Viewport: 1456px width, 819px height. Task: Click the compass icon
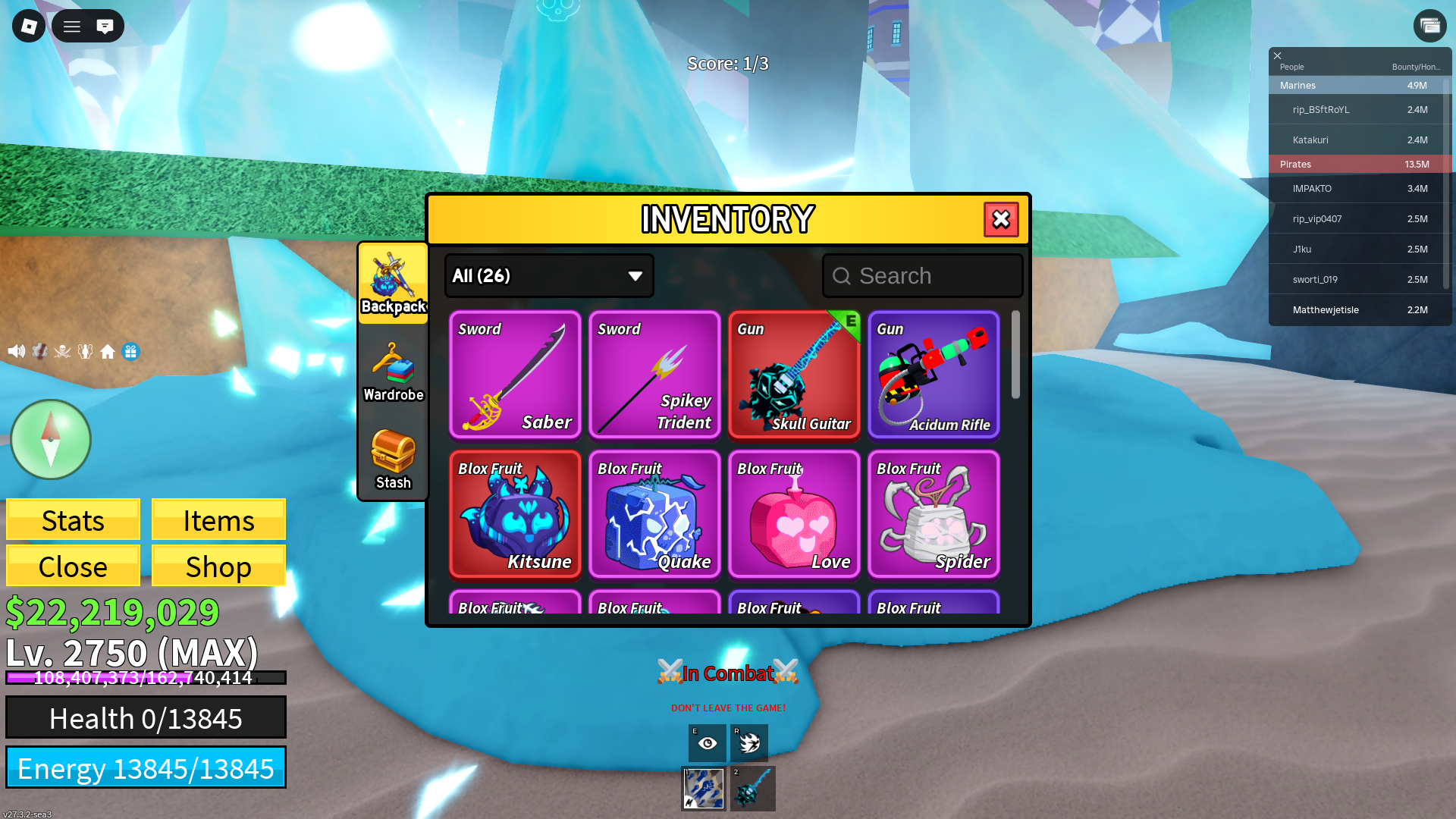(x=51, y=440)
